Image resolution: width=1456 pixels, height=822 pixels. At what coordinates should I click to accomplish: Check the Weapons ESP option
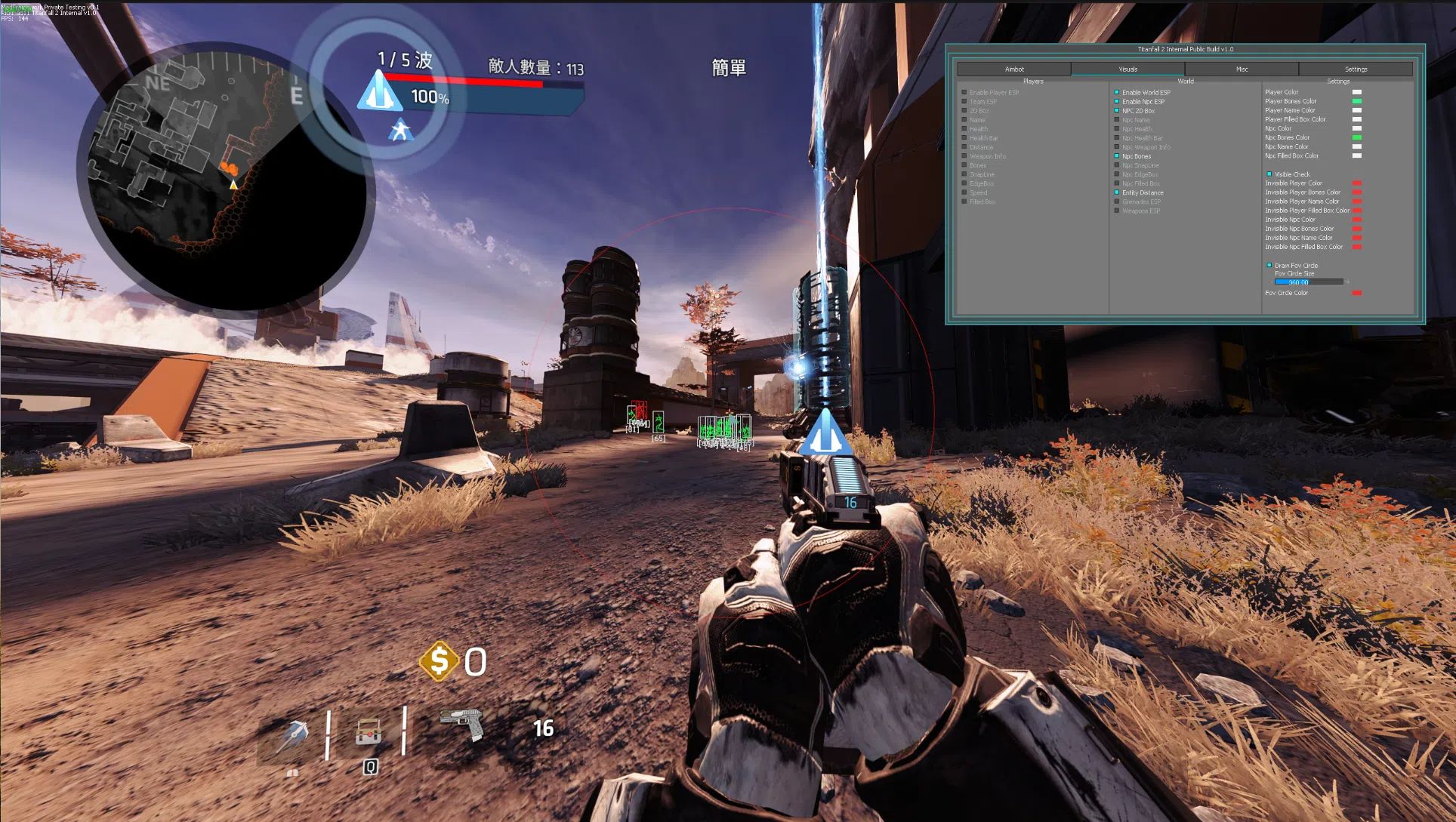1117,211
